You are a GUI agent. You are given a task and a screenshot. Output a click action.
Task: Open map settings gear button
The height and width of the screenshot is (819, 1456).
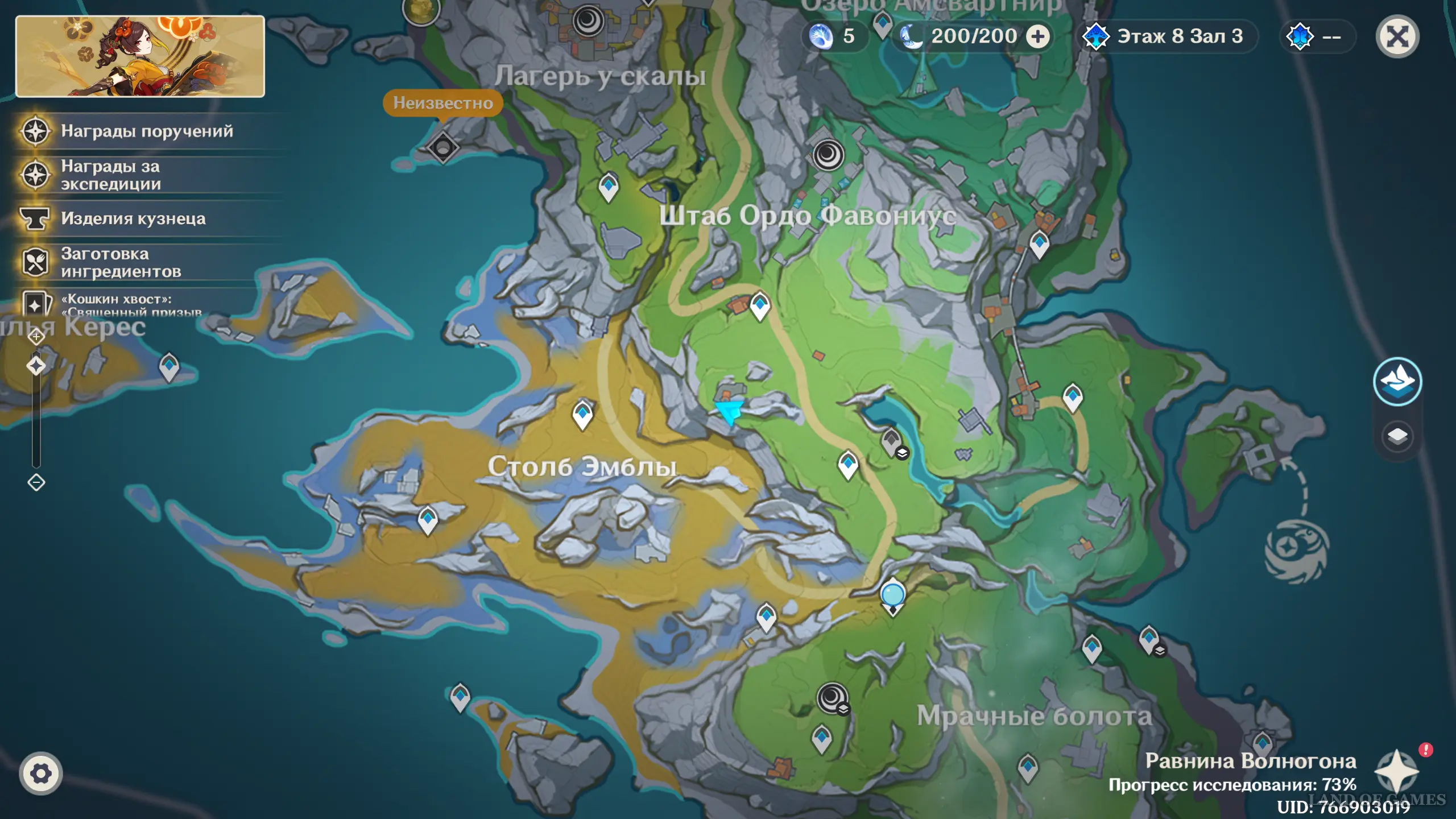(40, 773)
